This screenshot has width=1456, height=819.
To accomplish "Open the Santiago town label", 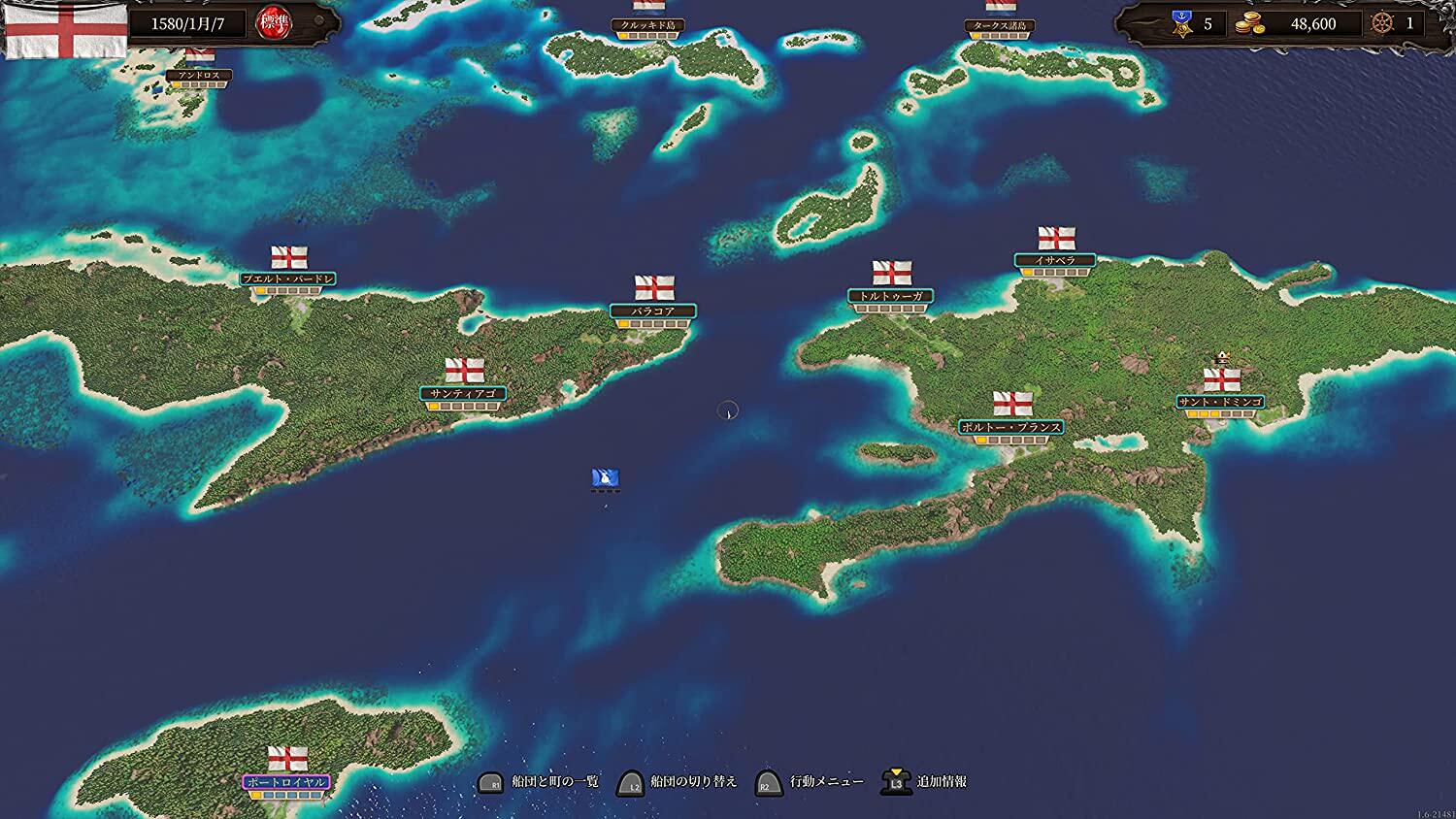I will coord(463,394).
